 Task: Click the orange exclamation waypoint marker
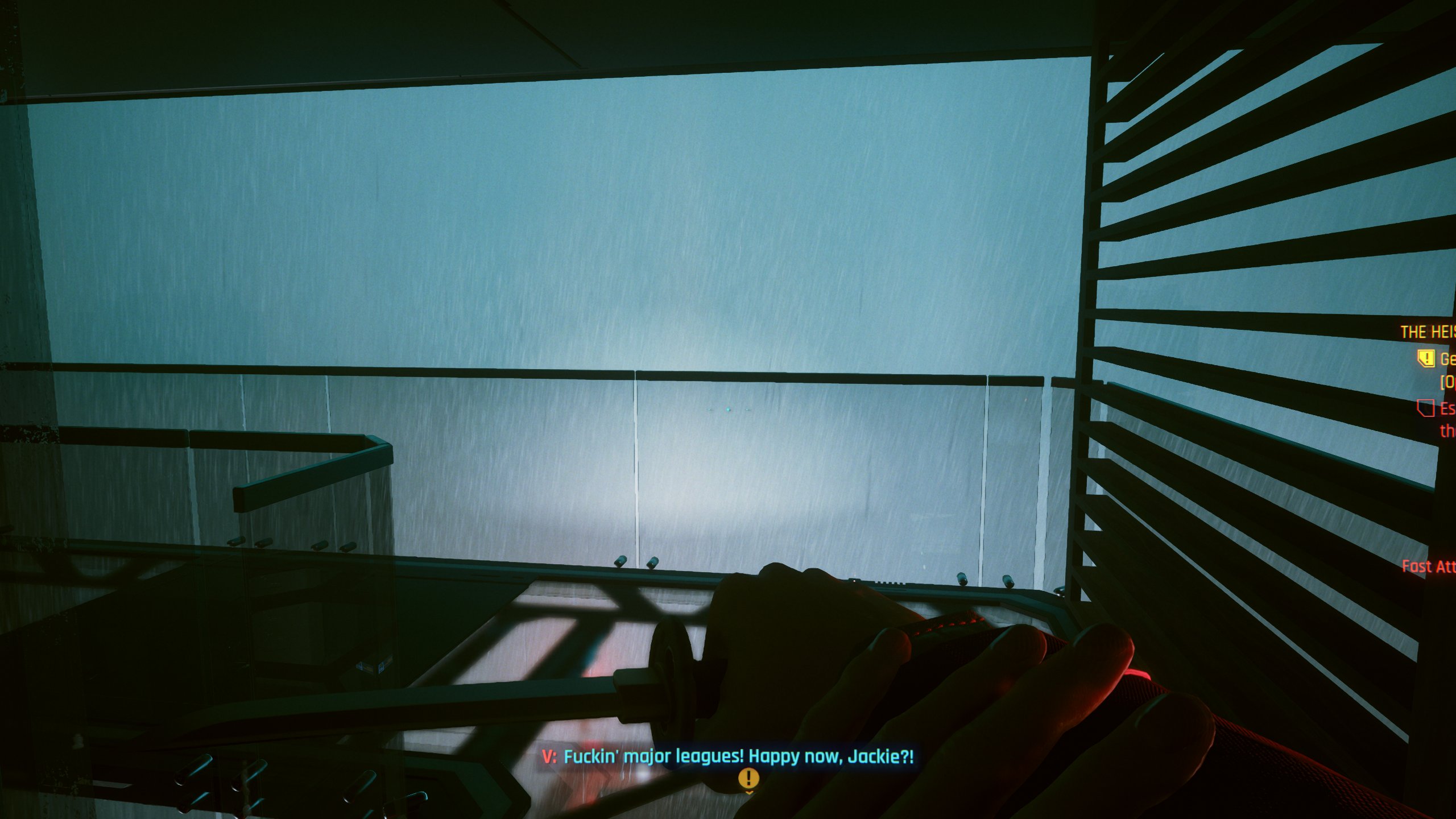point(749,778)
